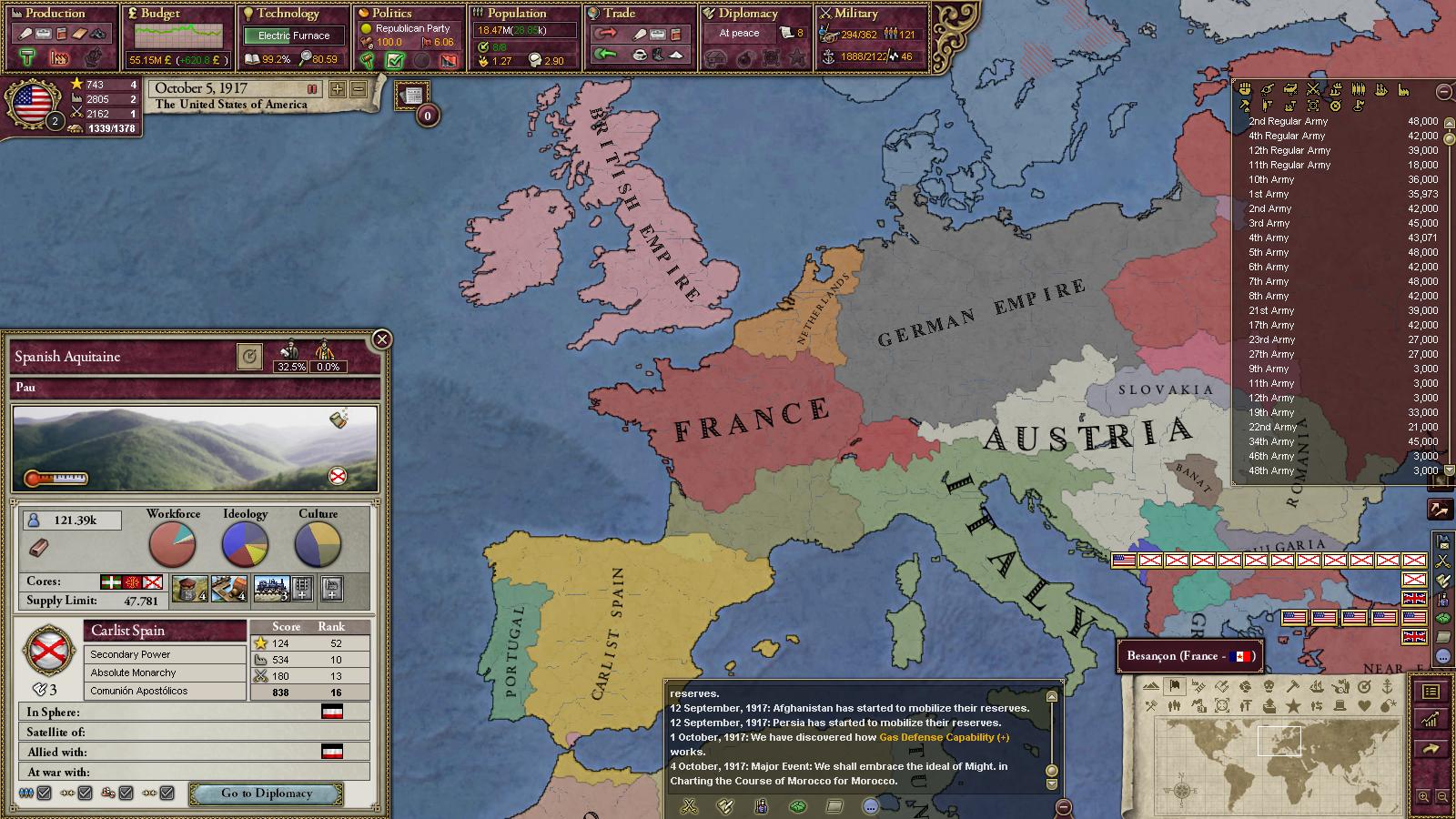Screen dimensions: 1456x819
Task: Click the Go to Diplomacy button
Action: pyautogui.click(x=266, y=794)
